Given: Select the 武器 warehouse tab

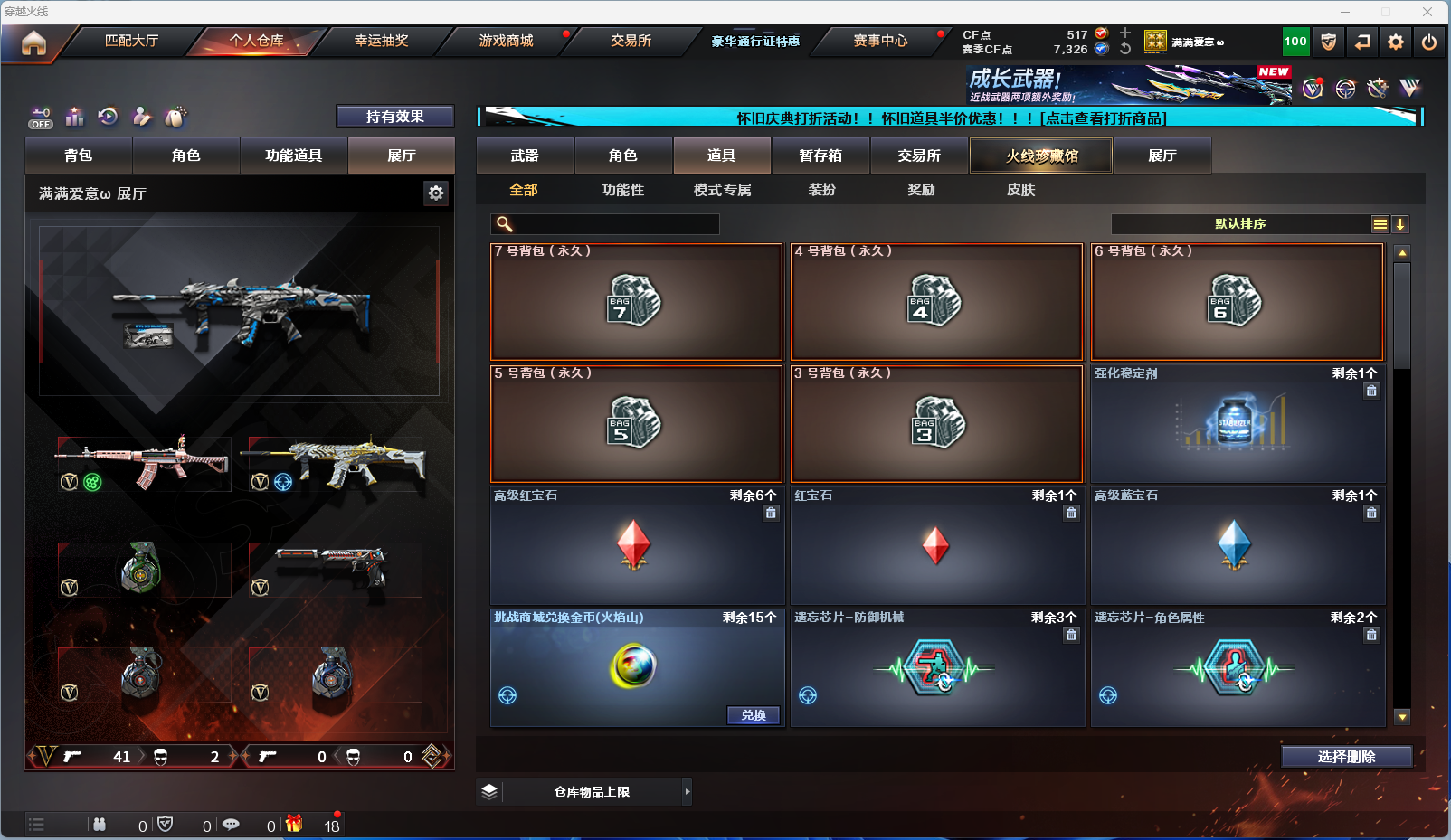Looking at the screenshot, I should [x=525, y=156].
